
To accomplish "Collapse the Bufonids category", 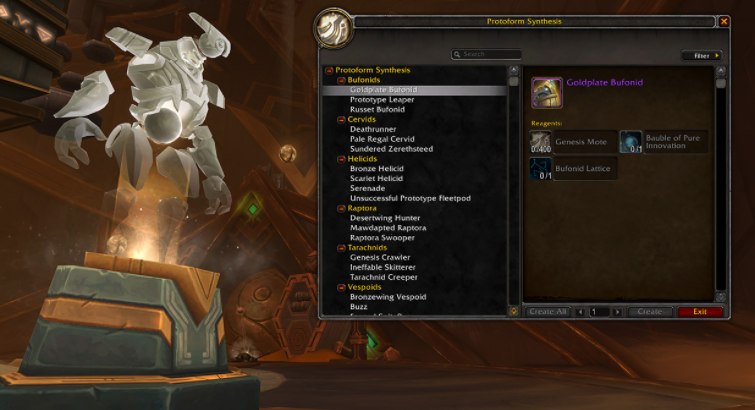I will 342,80.
